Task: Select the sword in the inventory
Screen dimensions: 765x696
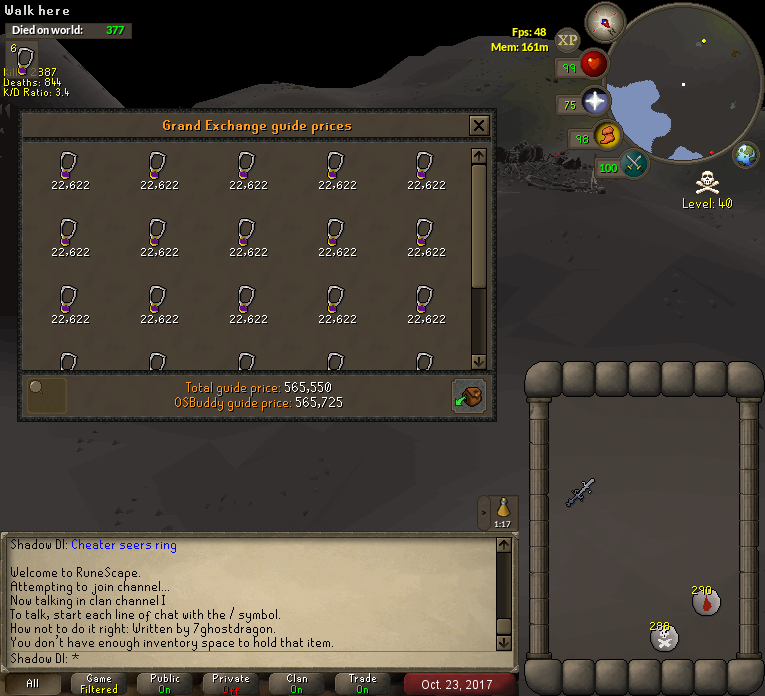Action: click(x=580, y=492)
